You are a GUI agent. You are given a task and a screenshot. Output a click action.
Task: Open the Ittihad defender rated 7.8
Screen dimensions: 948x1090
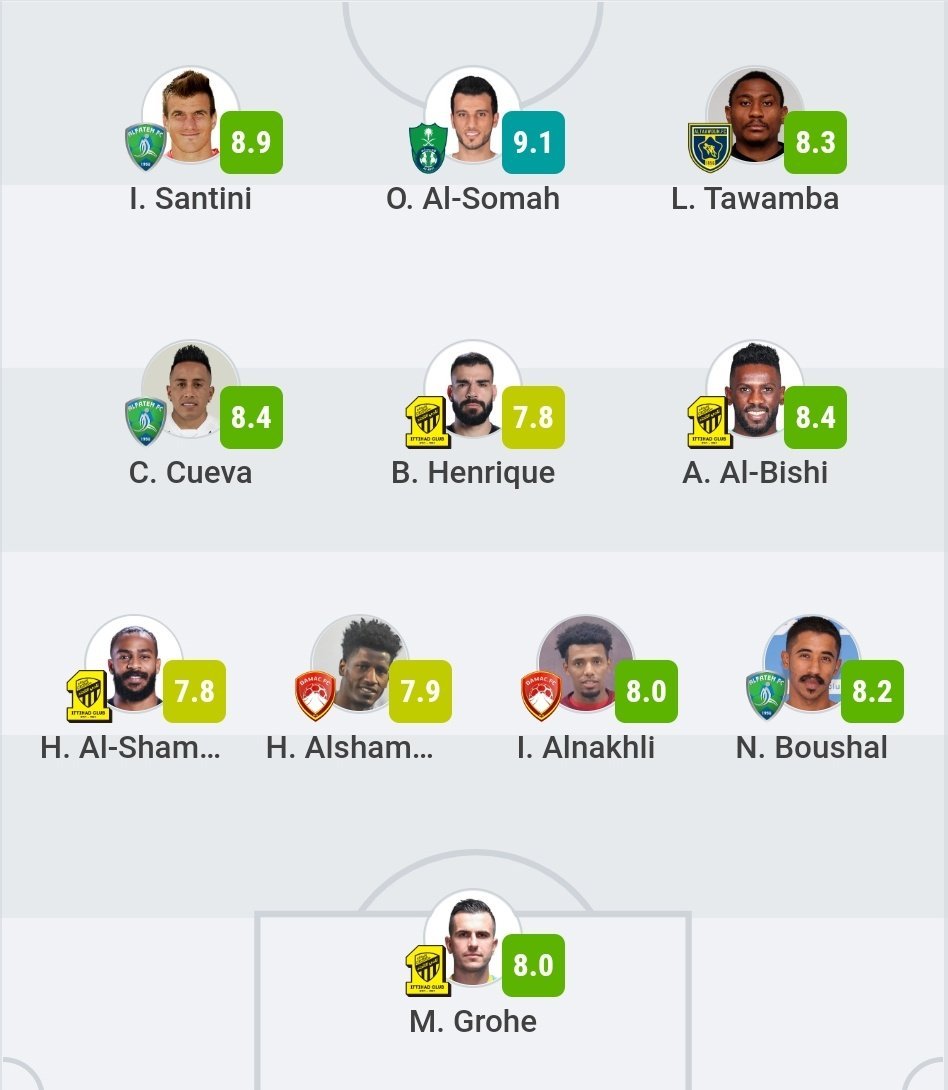point(134,664)
